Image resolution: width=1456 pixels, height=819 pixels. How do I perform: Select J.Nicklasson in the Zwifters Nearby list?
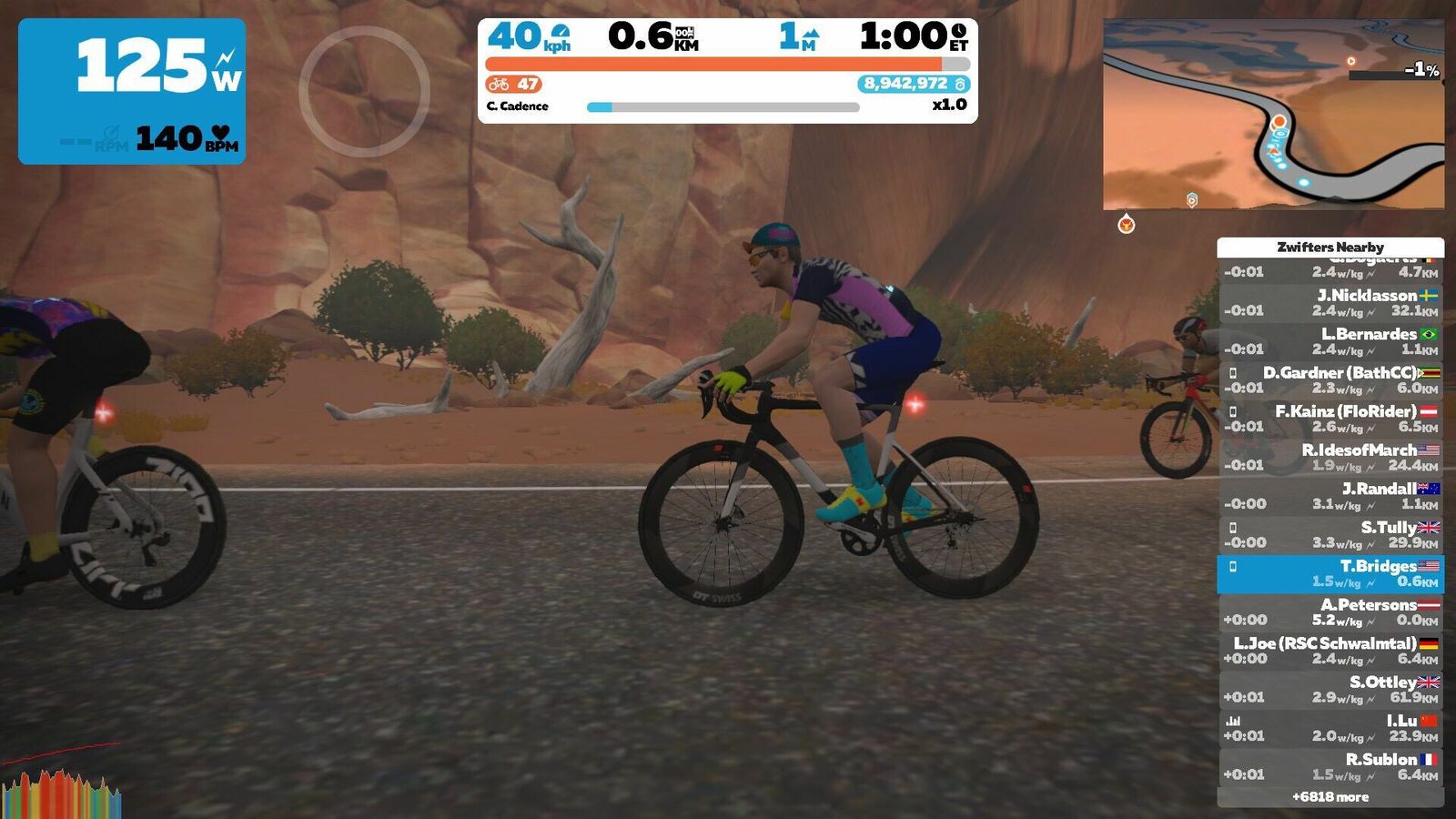click(x=1330, y=303)
